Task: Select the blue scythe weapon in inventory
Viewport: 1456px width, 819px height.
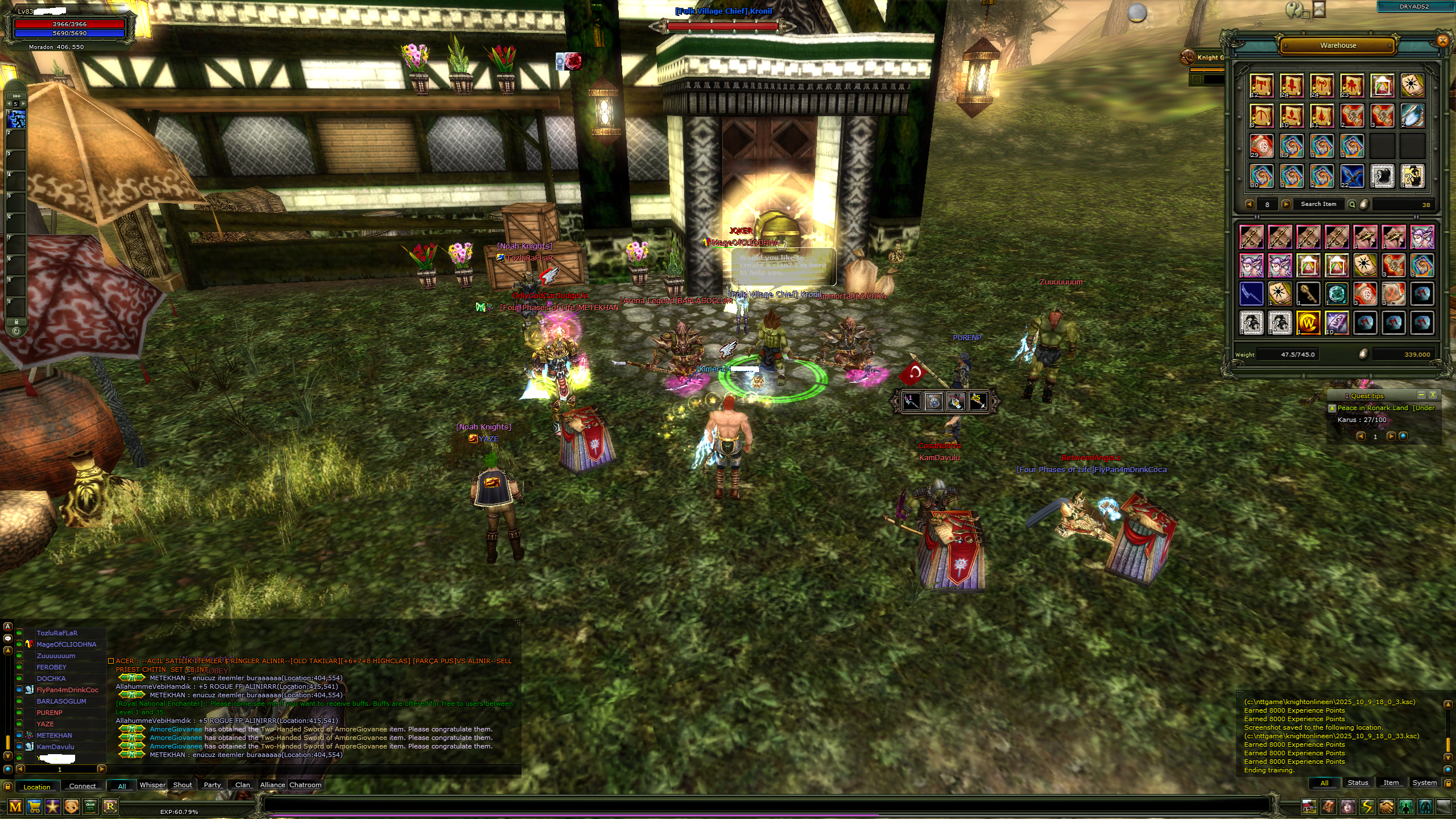Action: tap(1251, 294)
